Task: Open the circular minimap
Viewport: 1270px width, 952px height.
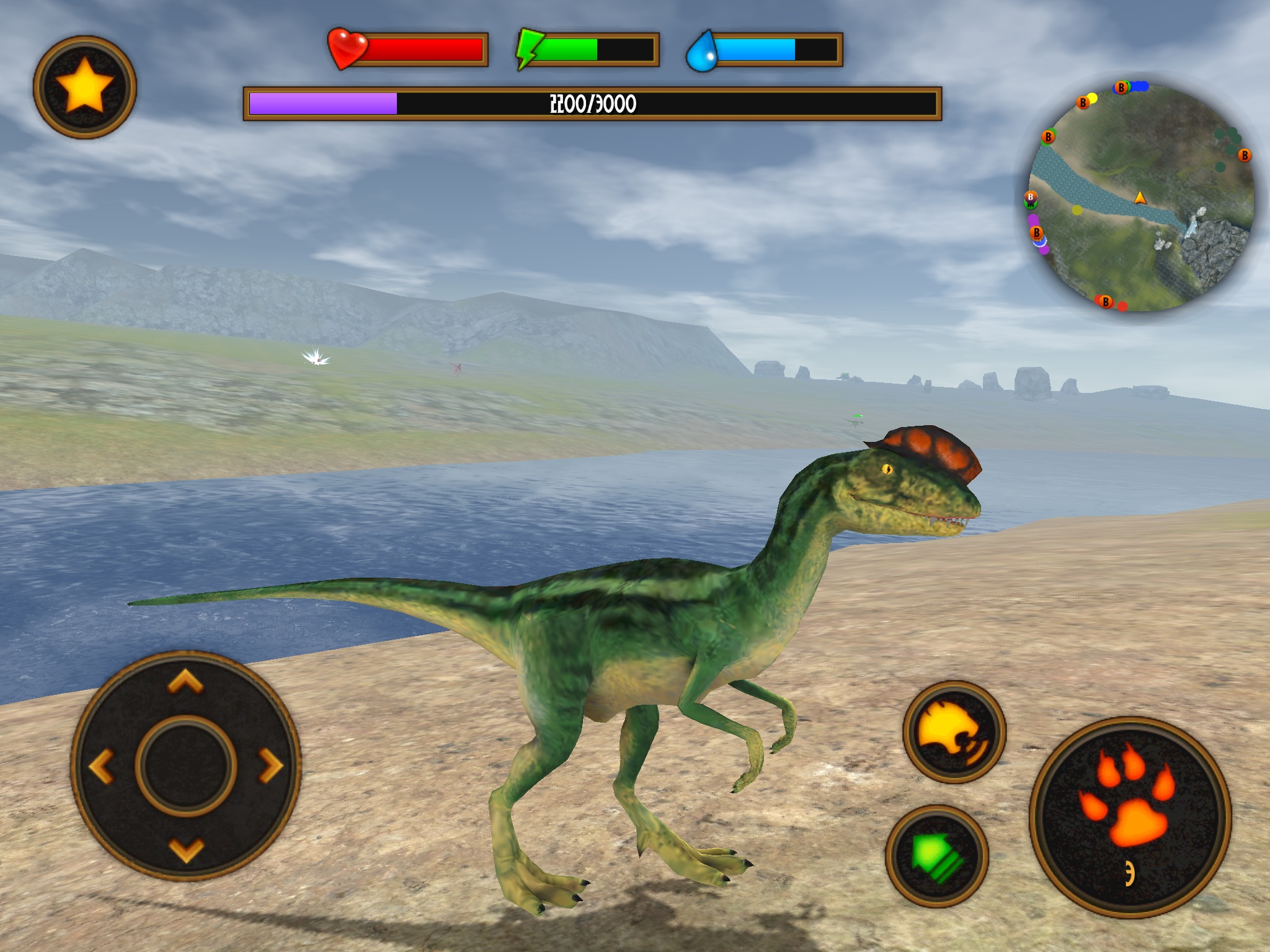Action: [x=1141, y=197]
